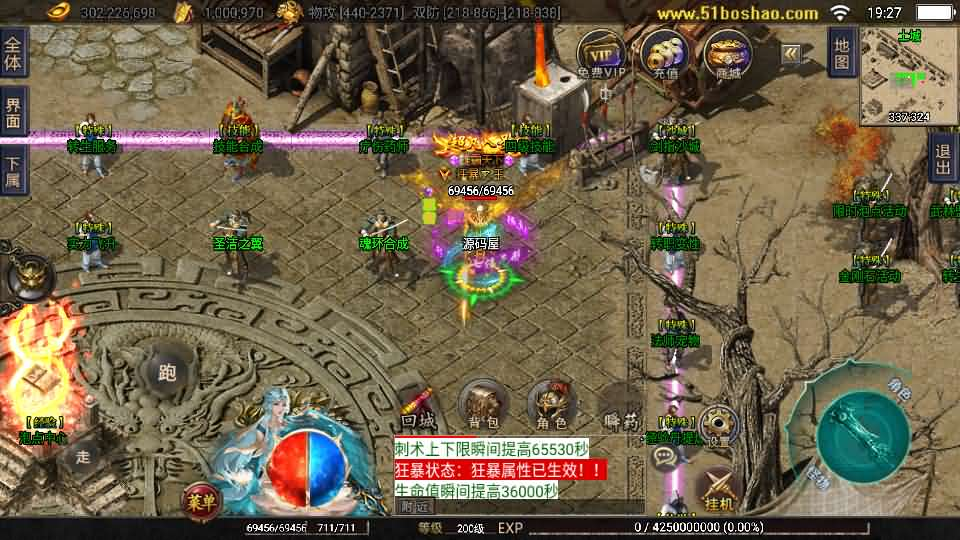Toggle 挂机 auto-battle
Image resolution: width=960 pixels, height=540 pixels.
click(718, 490)
